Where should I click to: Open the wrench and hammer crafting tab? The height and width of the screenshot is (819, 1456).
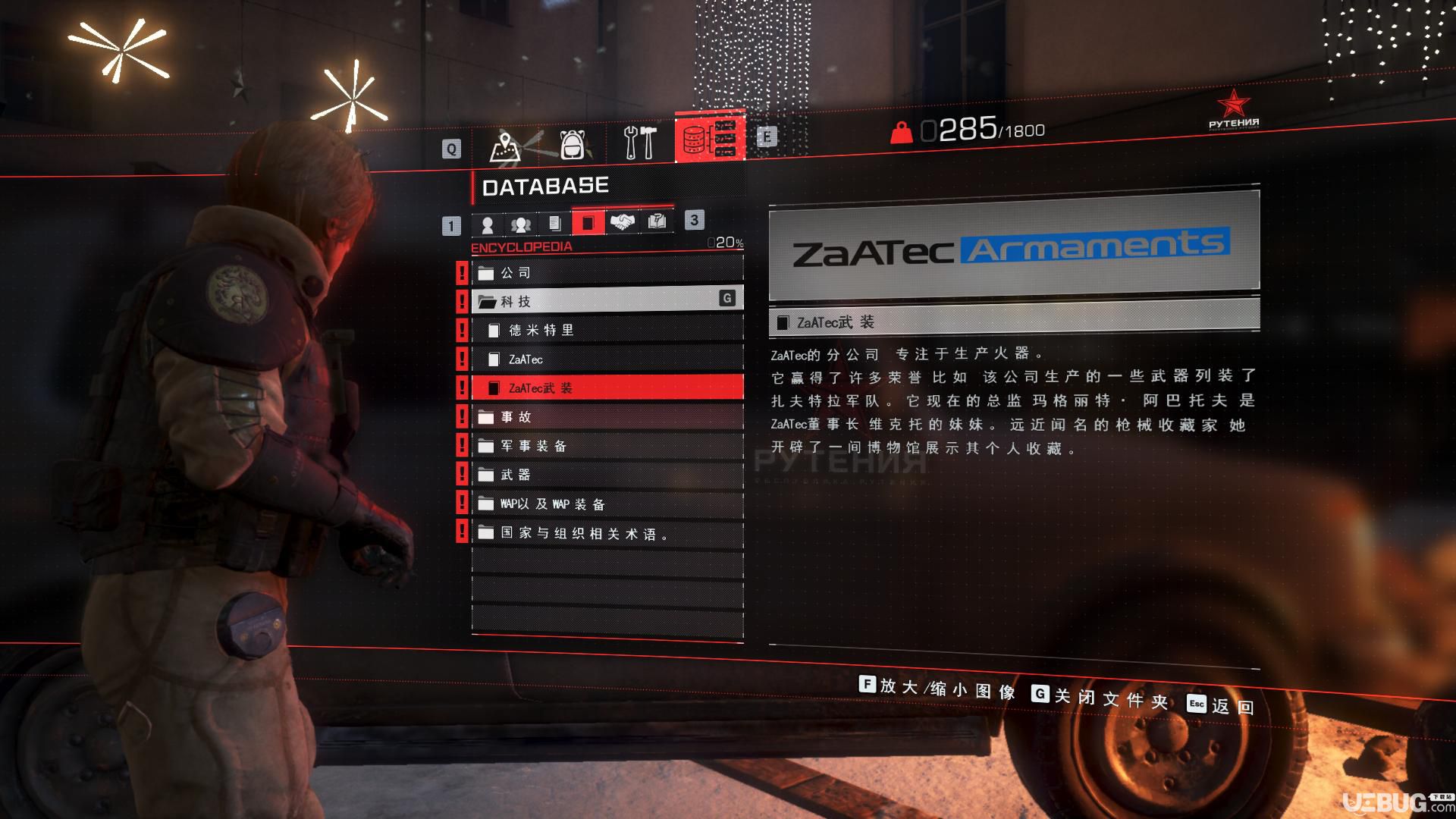pos(640,143)
